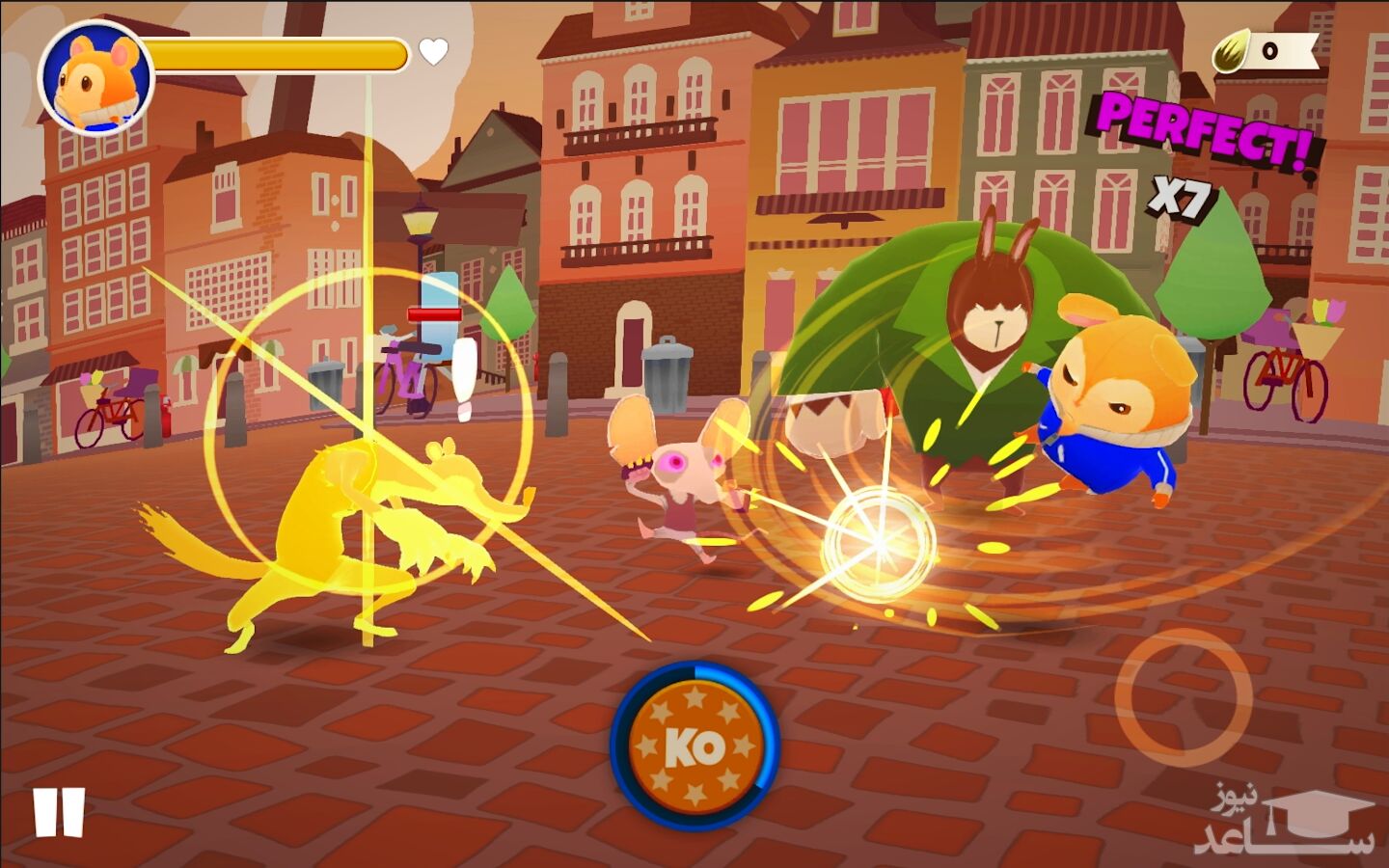
Task: Tap the orange circular touch control ring
Action: click(x=1183, y=697)
